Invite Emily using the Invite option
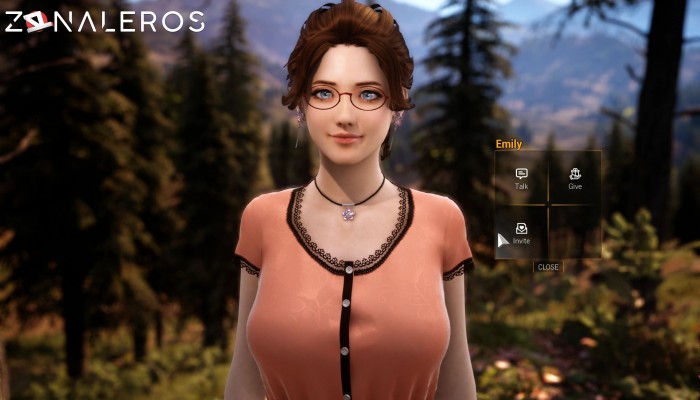The width and height of the screenshot is (700, 400). pyautogui.click(x=521, y=233)
